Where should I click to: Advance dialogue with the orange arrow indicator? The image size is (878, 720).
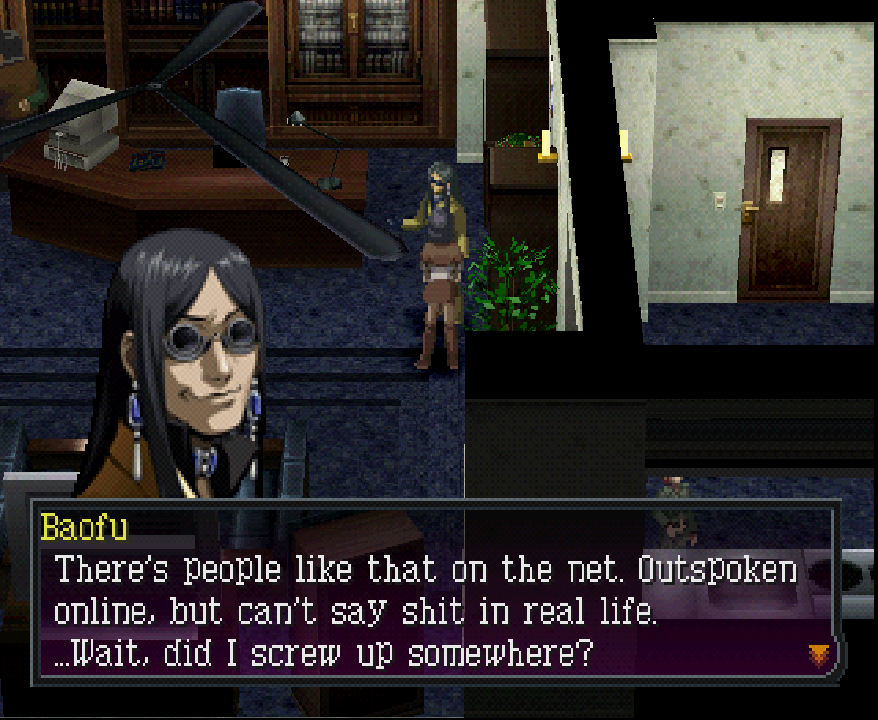(819, 655)
